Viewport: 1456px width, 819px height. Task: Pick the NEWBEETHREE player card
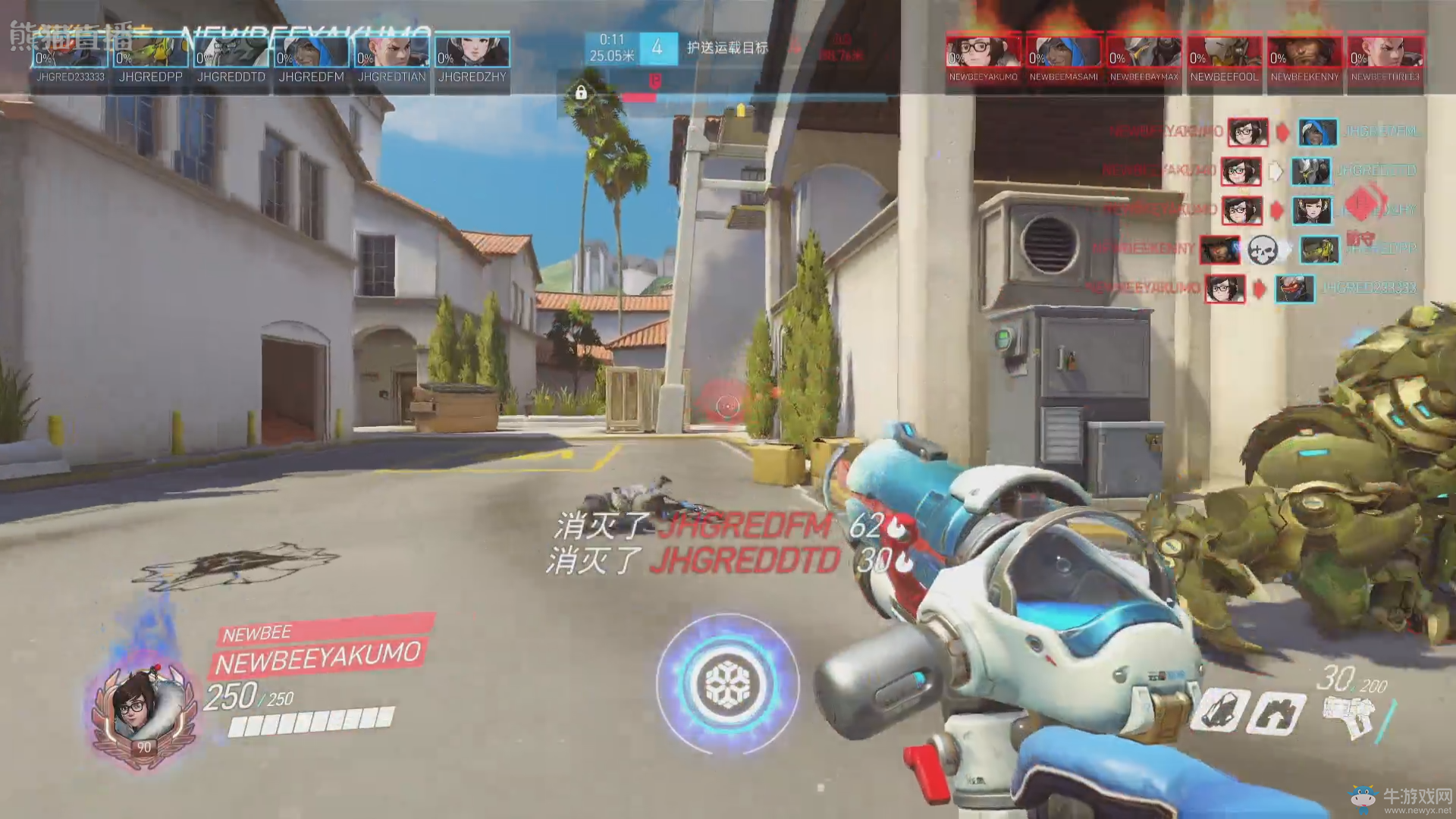pos(1385,52)
